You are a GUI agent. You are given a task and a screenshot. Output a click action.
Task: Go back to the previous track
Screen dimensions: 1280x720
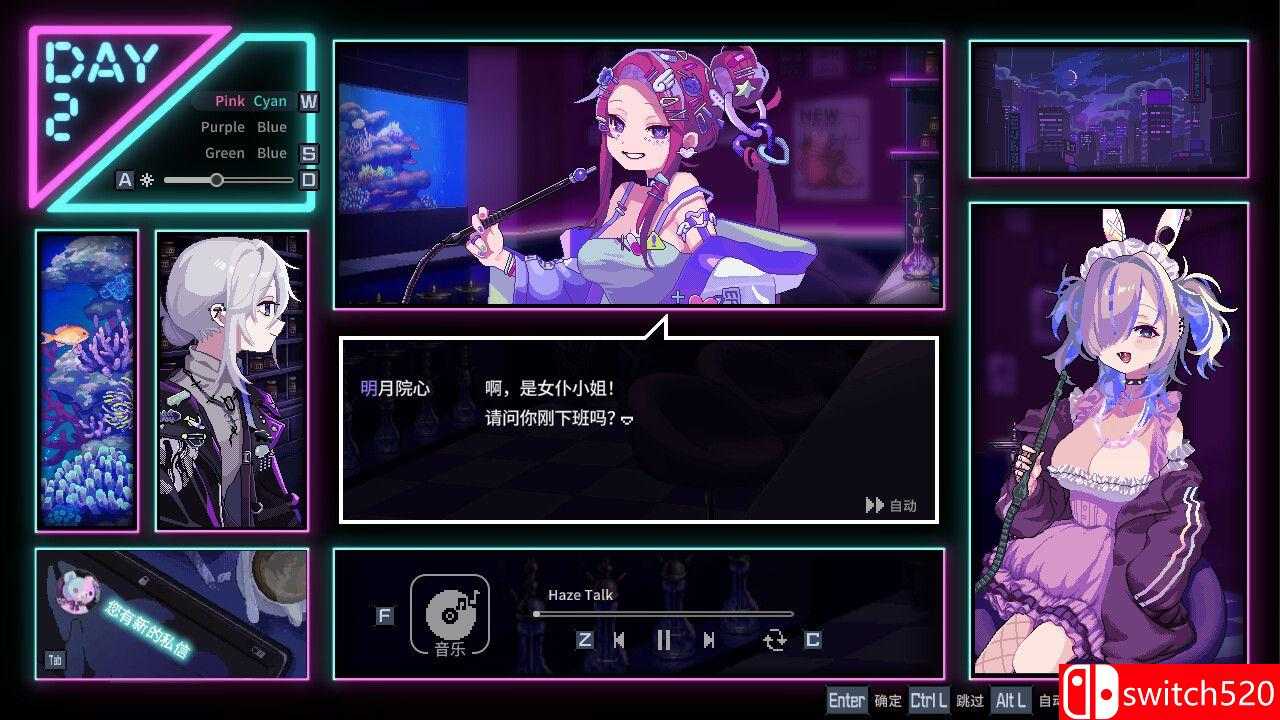tap(621, 641)
